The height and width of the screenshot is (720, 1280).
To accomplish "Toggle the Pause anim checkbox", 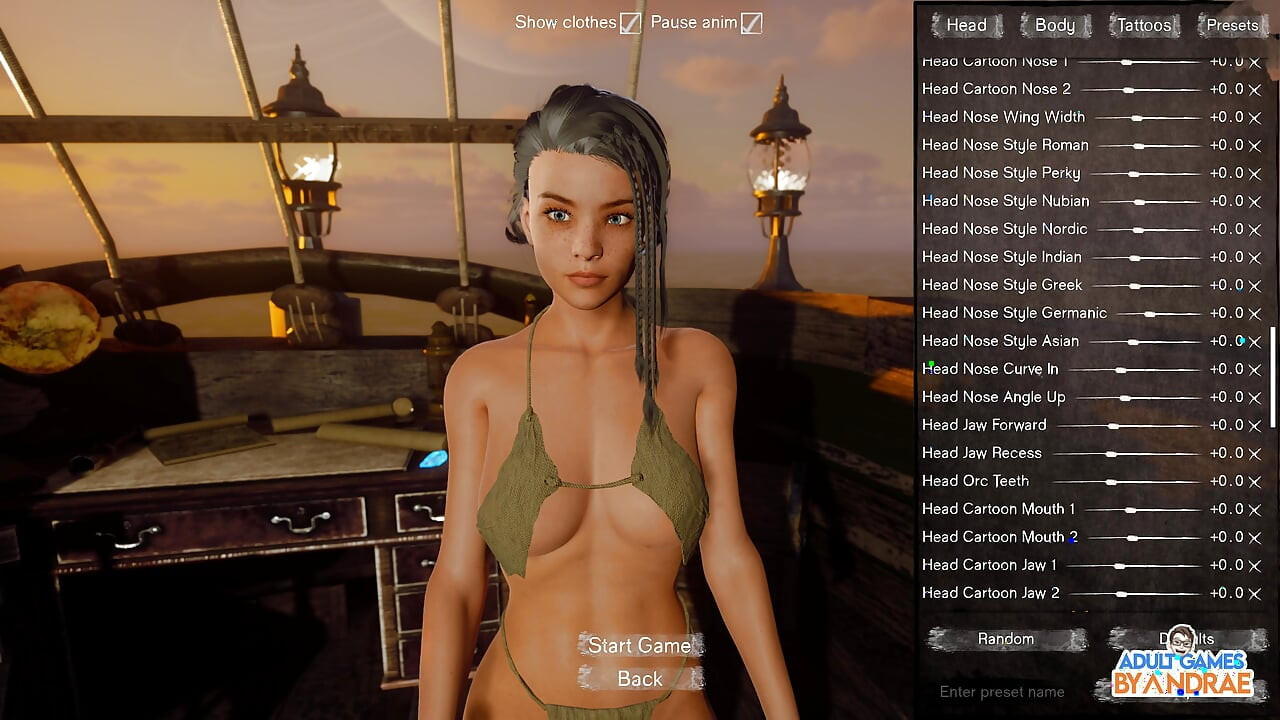I will click(751, 23).
